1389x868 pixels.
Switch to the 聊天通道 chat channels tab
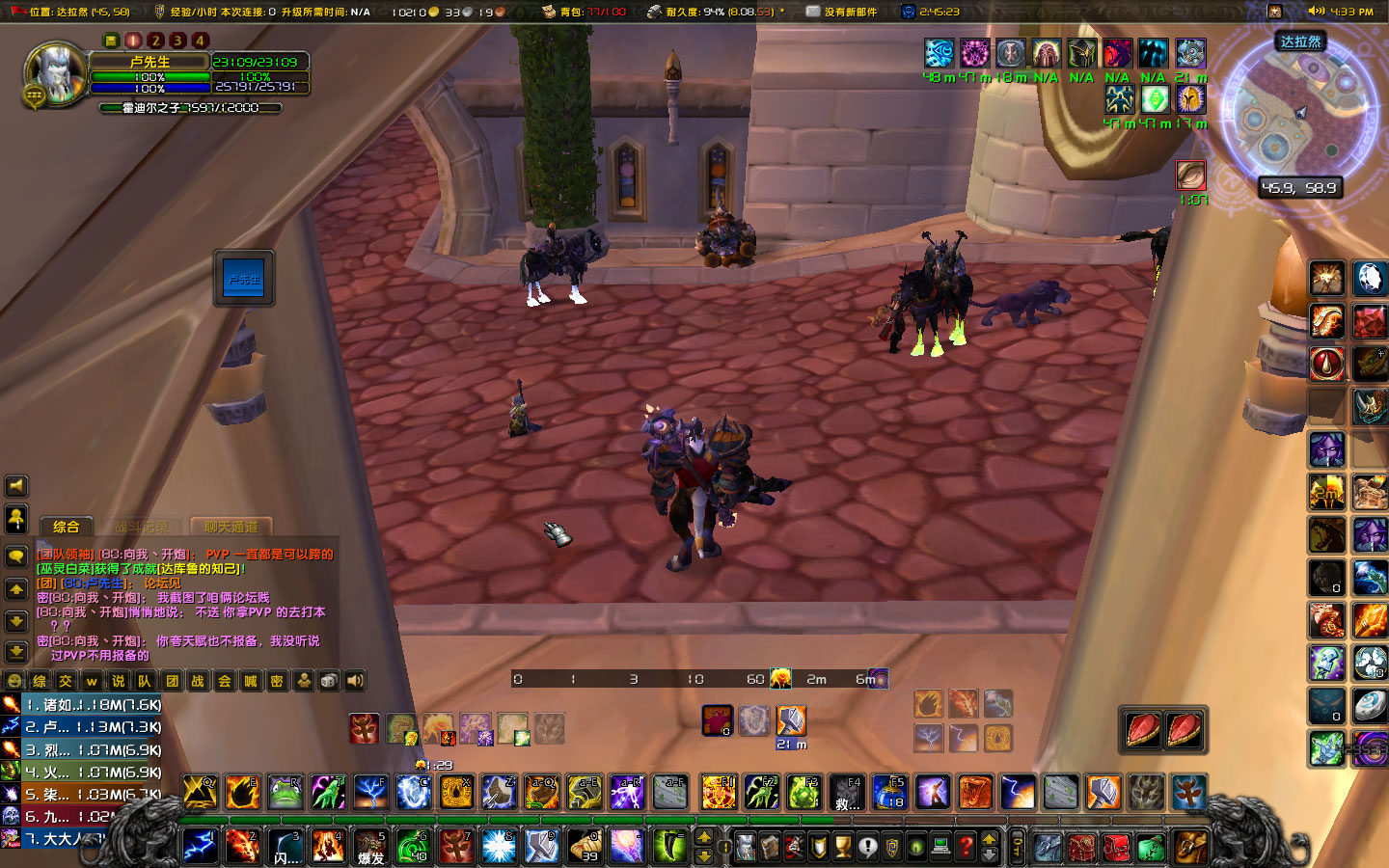pyautogui.click(x=231, y=528)
